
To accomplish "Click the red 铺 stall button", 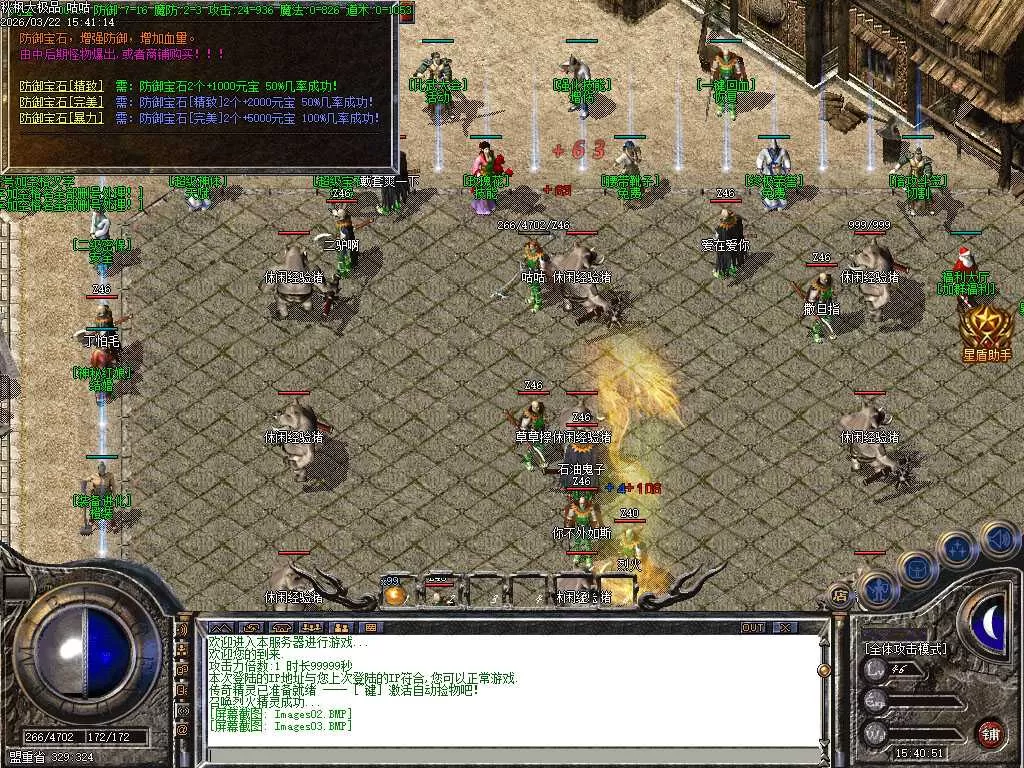I will tap(990, 733).
